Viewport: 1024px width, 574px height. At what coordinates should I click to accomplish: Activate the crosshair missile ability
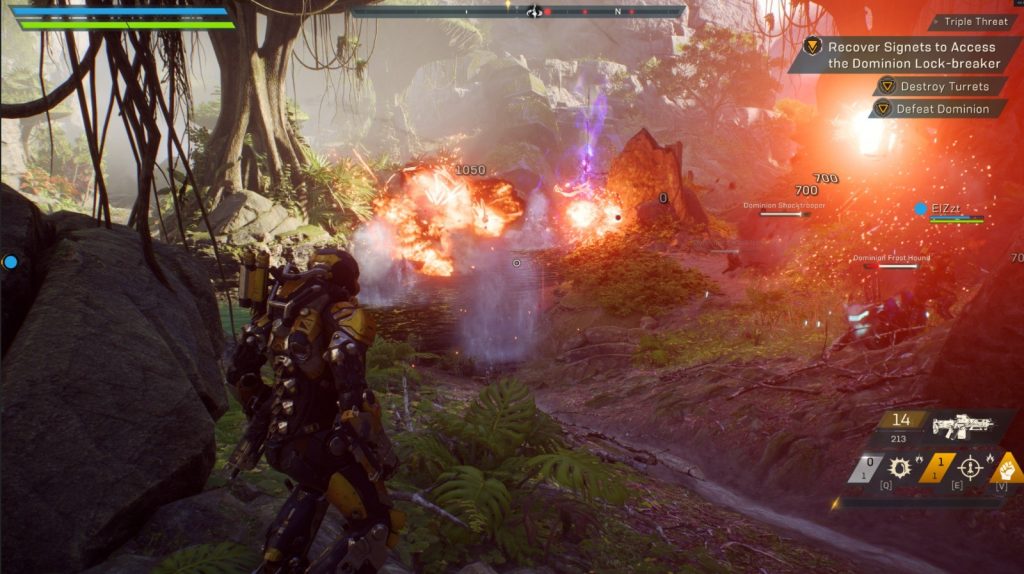coord(969,468)
